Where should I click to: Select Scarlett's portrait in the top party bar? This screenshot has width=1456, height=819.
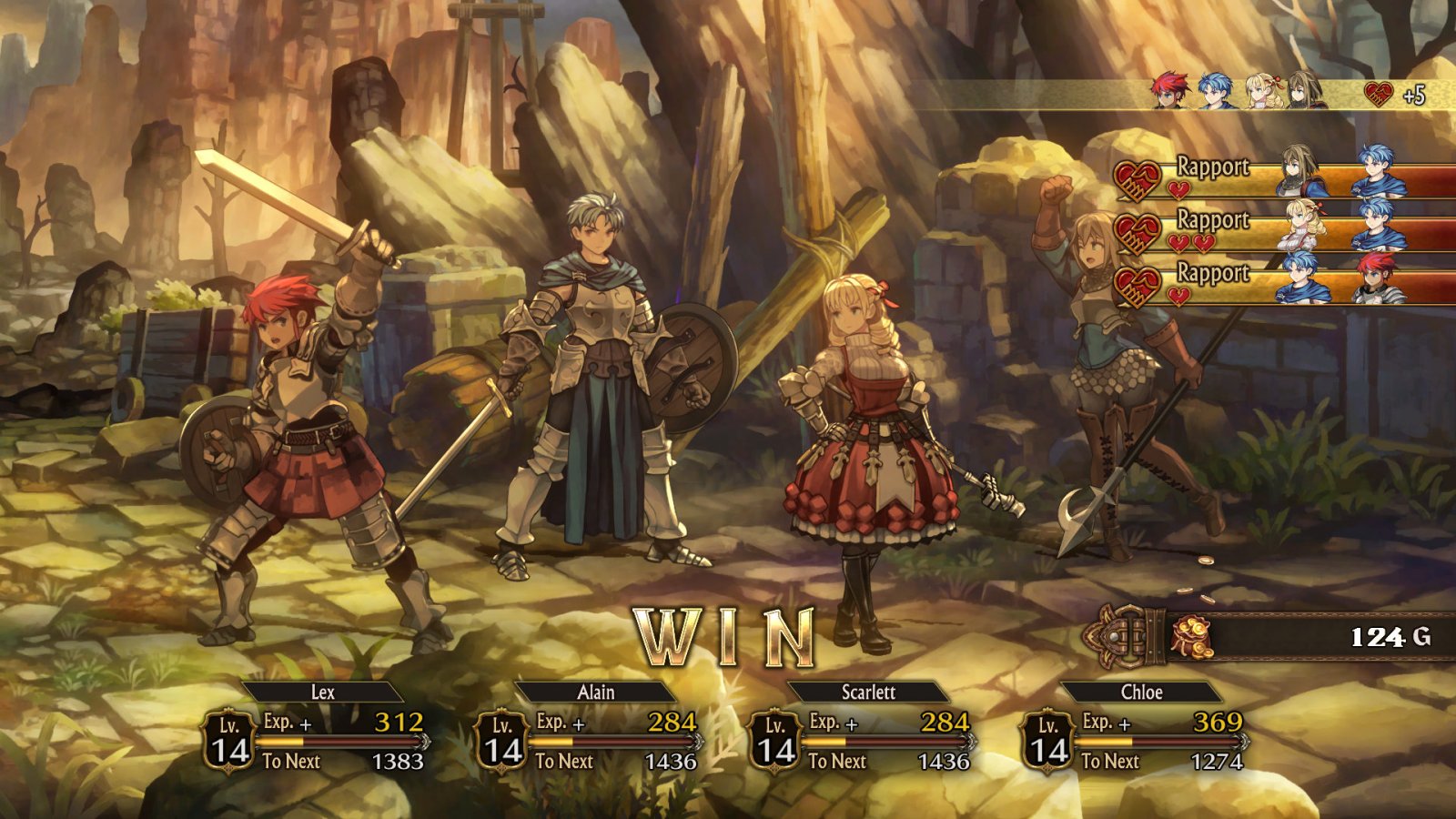coord(1260,91)
